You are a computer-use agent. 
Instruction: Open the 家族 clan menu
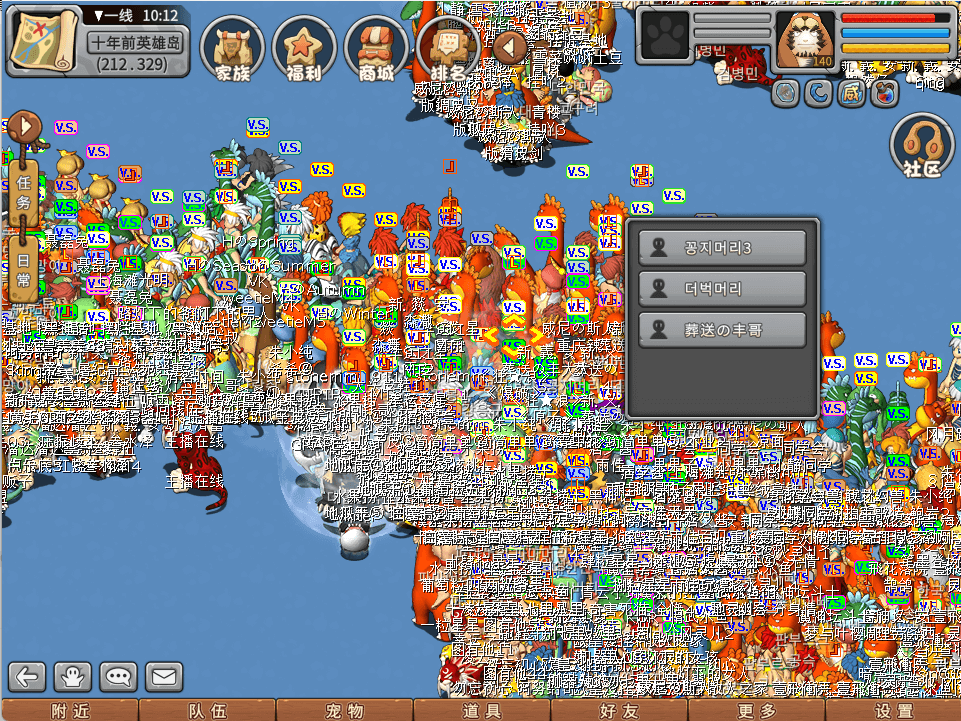point(232,49)
